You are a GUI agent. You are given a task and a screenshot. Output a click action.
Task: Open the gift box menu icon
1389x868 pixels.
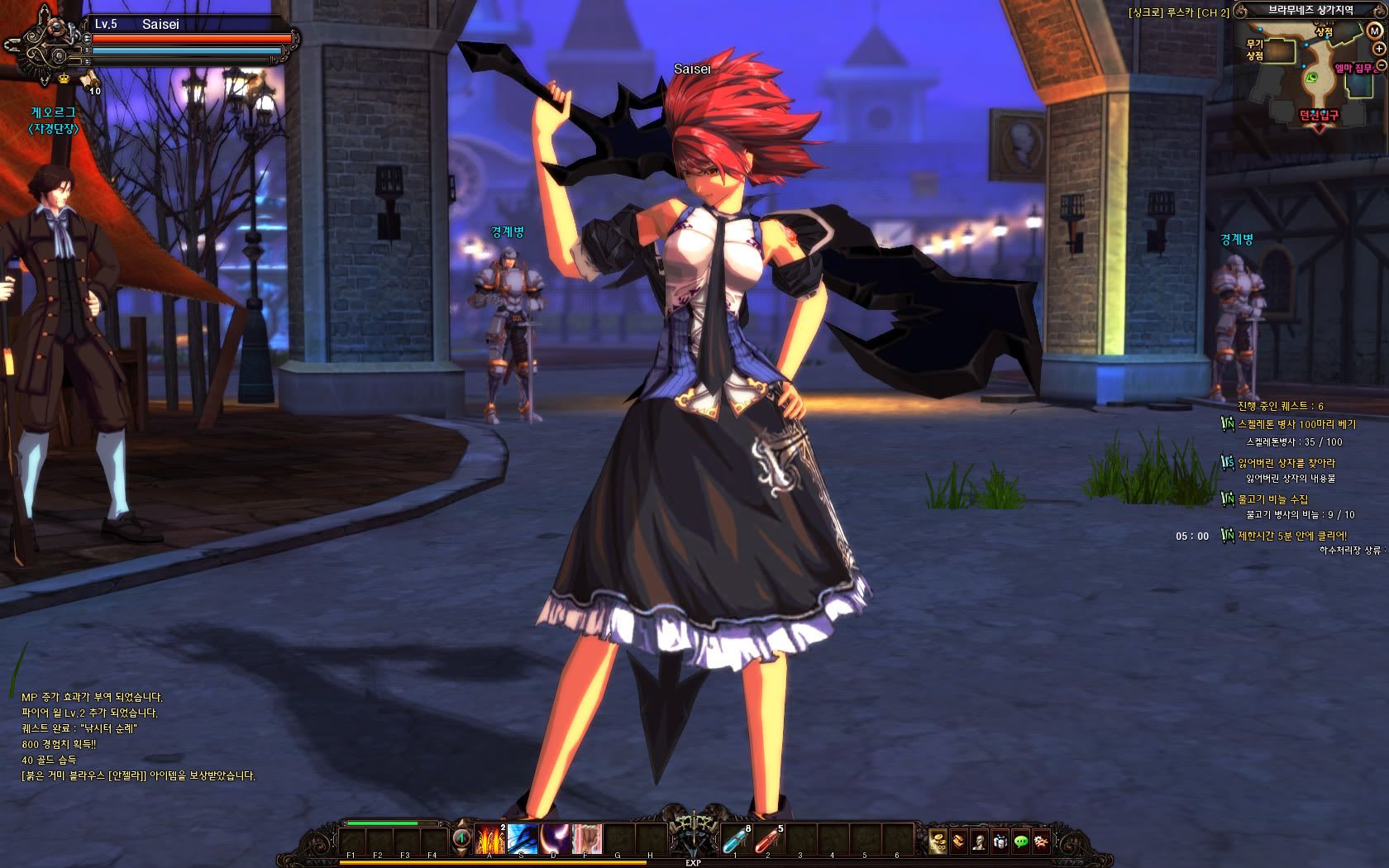[x=1000, y=841]
